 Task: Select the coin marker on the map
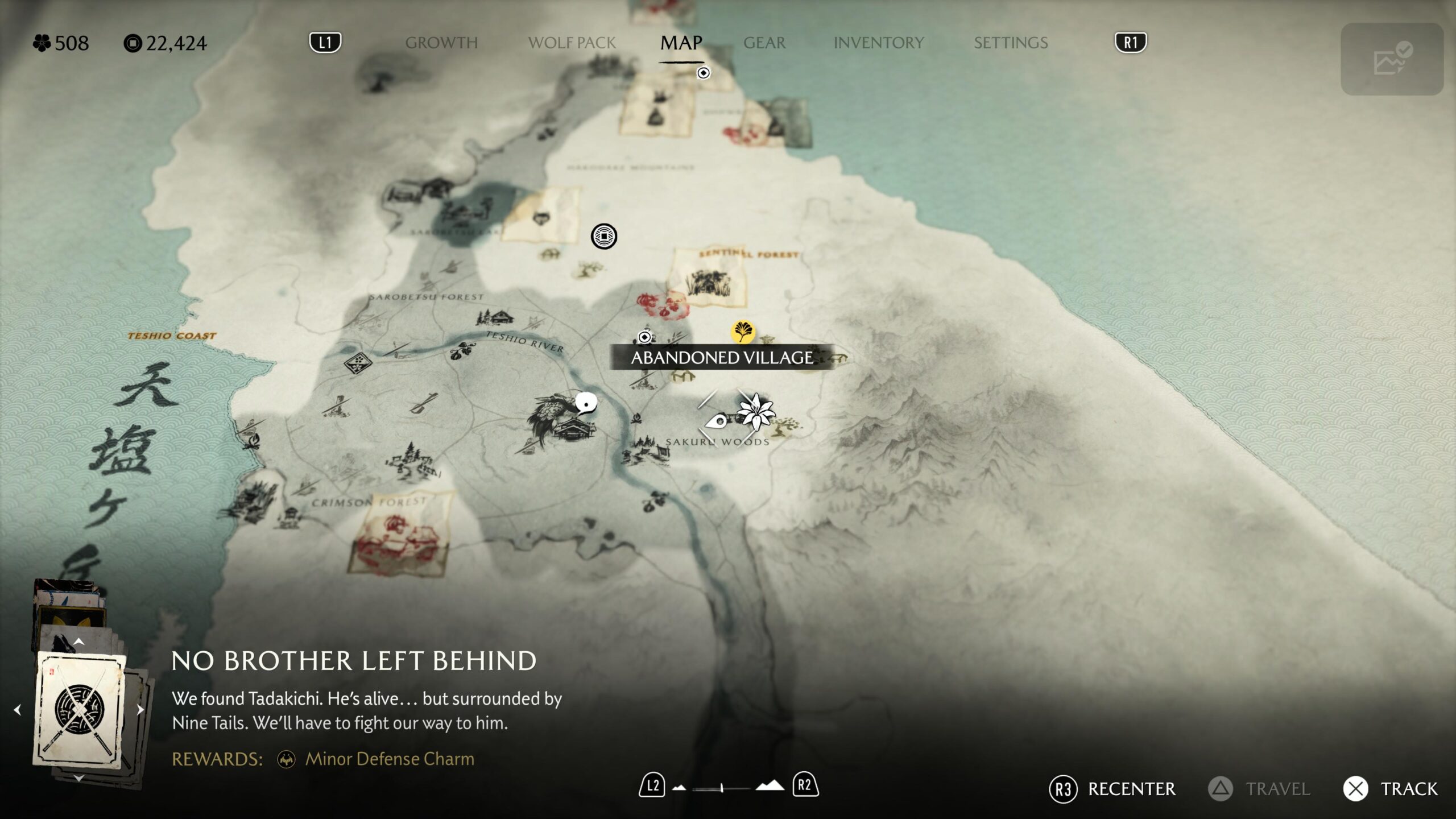click(603, 236)
